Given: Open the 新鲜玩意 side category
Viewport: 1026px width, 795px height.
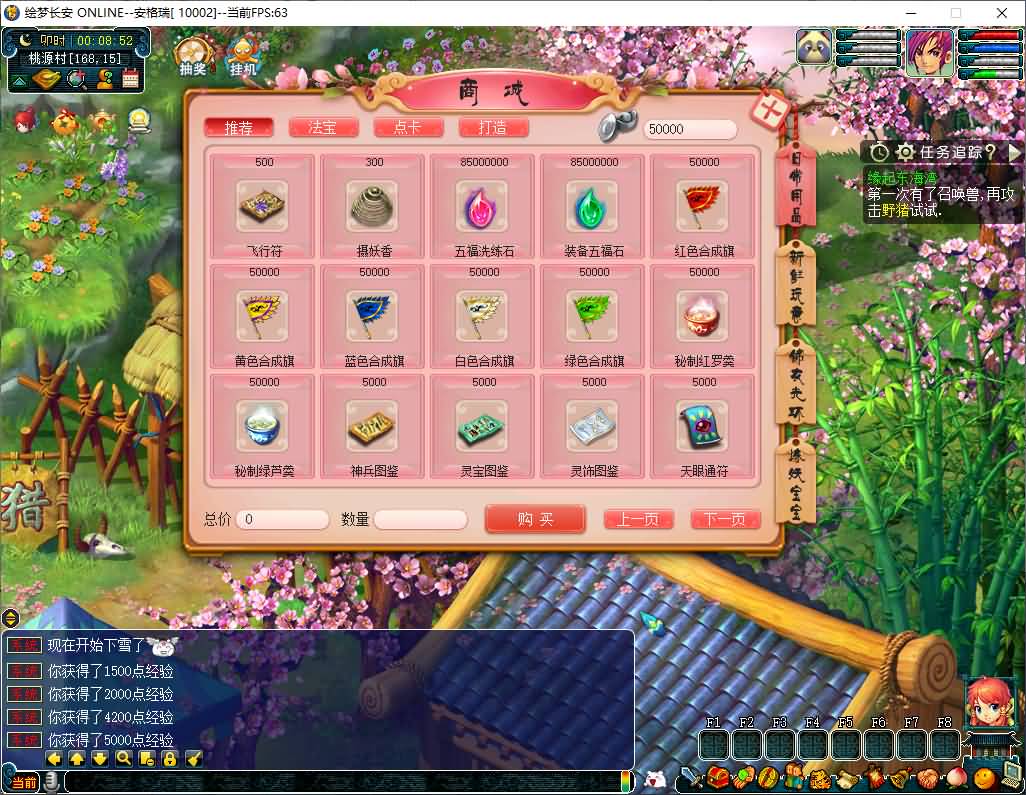Looking at the screenshot, I should 797,282.
